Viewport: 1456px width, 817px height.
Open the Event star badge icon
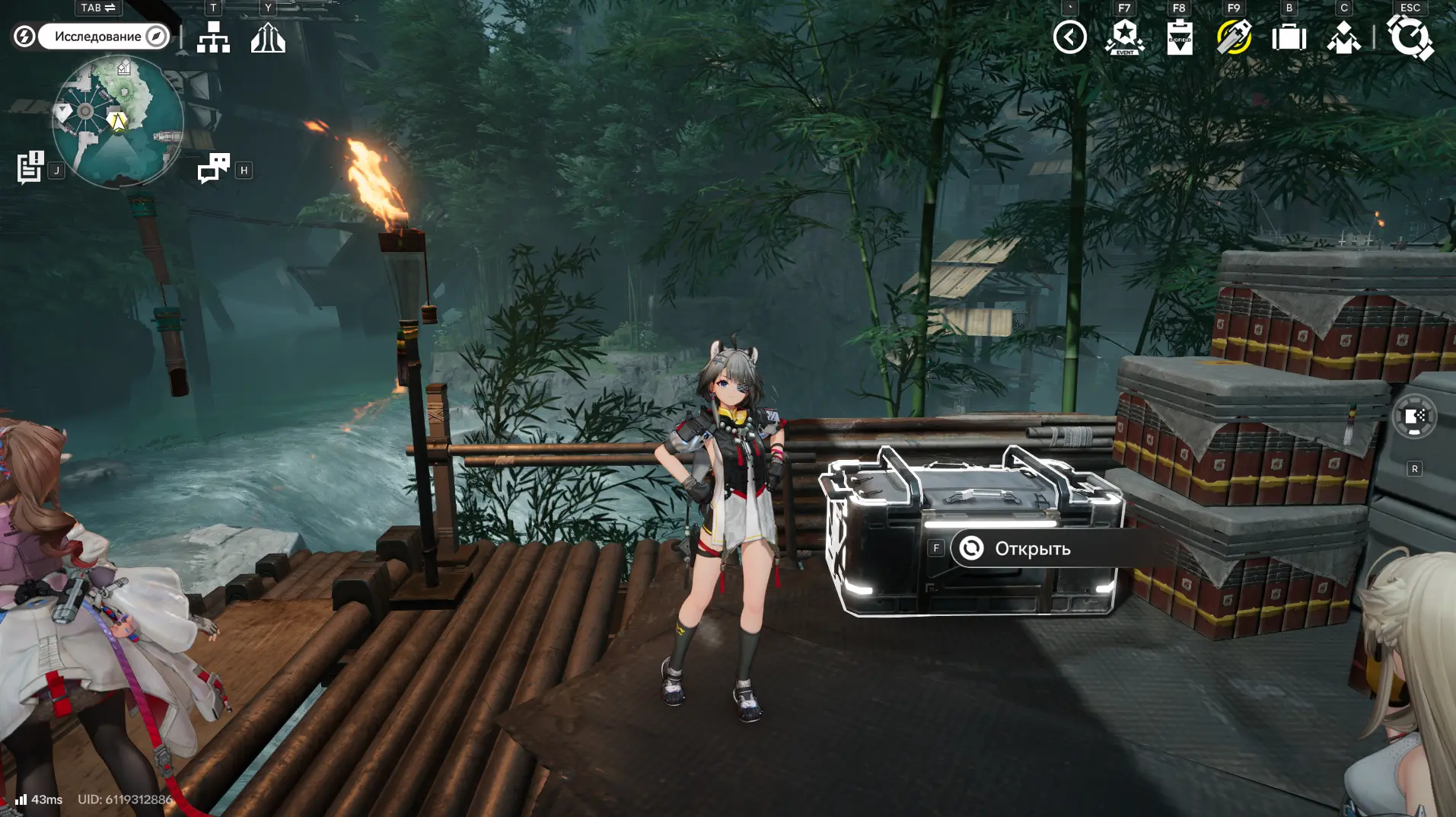click(x=1124, y=37)
